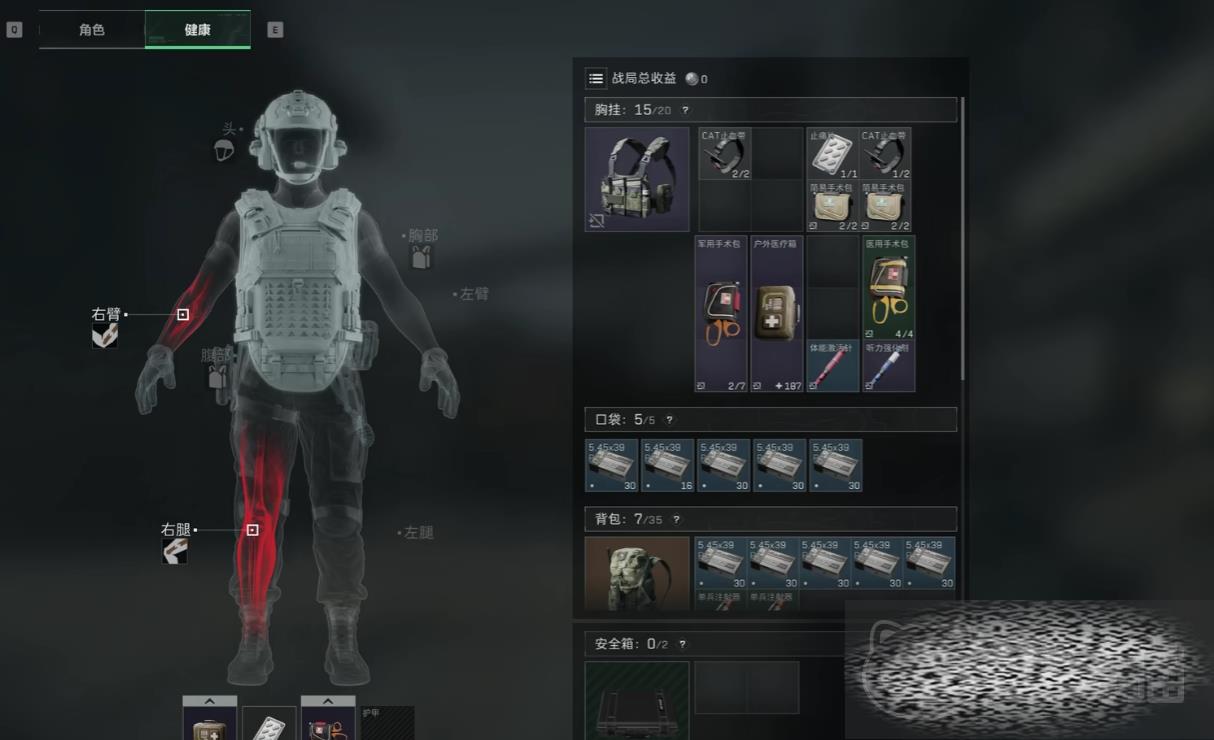Open the list menu beside 战局总收益
The width and height of the screenshot is (1214, 740).
[596, 78]
